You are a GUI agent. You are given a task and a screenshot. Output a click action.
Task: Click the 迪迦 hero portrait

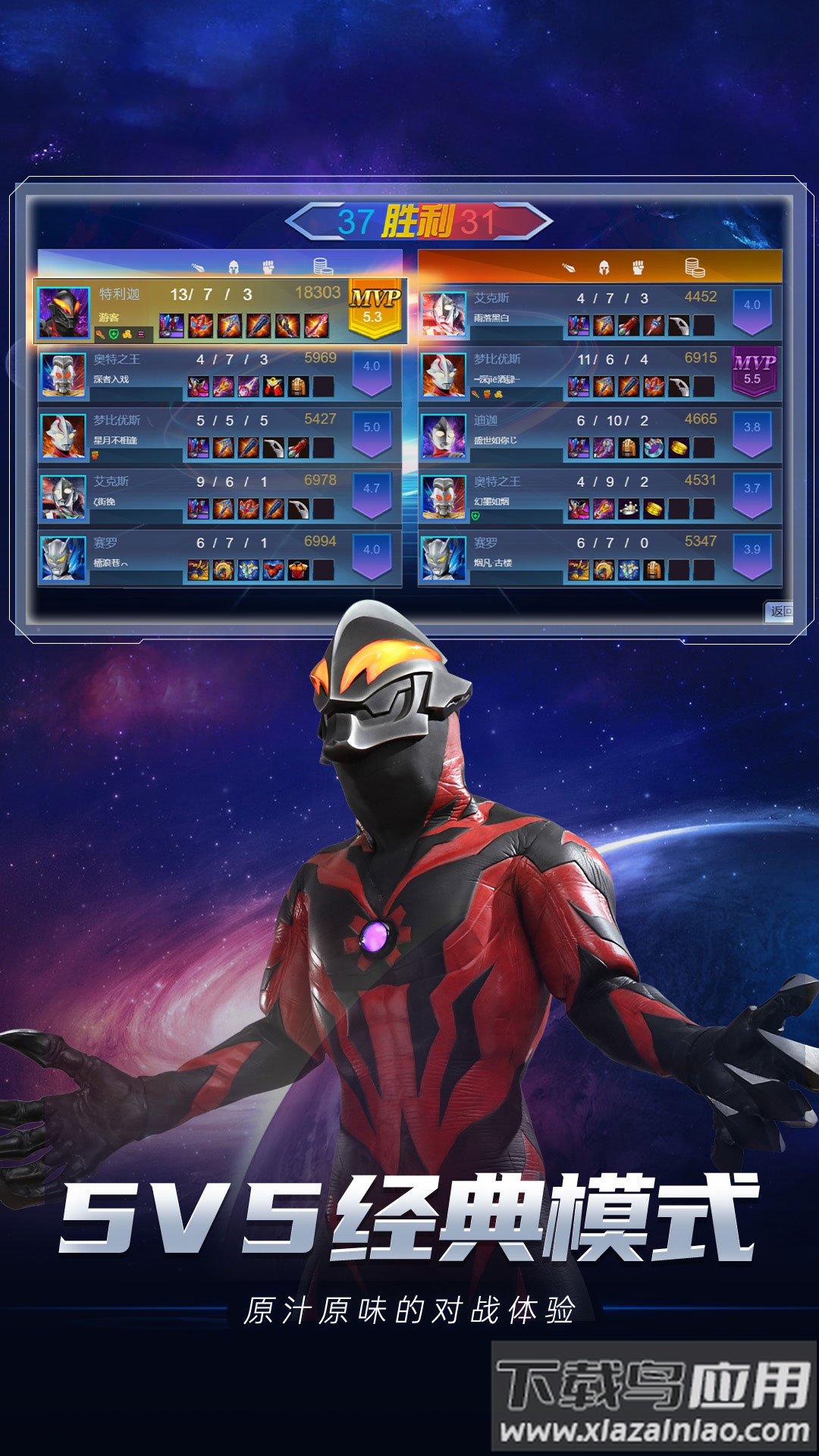[x=444, y=436]
